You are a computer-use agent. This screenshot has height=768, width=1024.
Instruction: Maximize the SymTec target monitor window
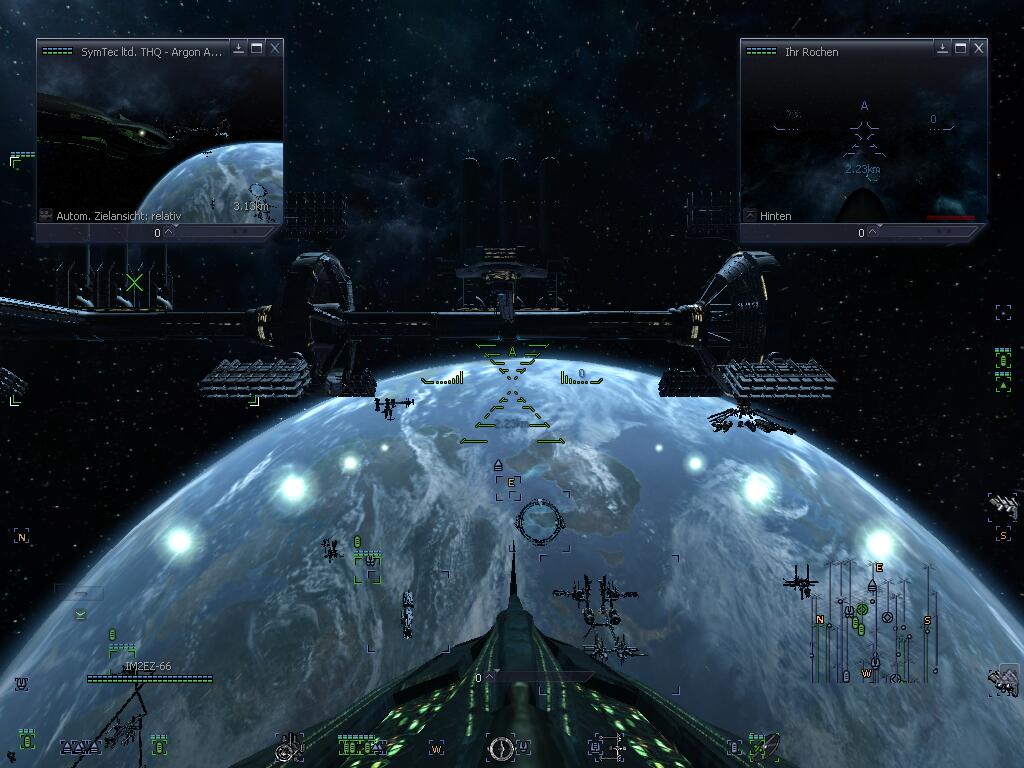coord(257,48)
